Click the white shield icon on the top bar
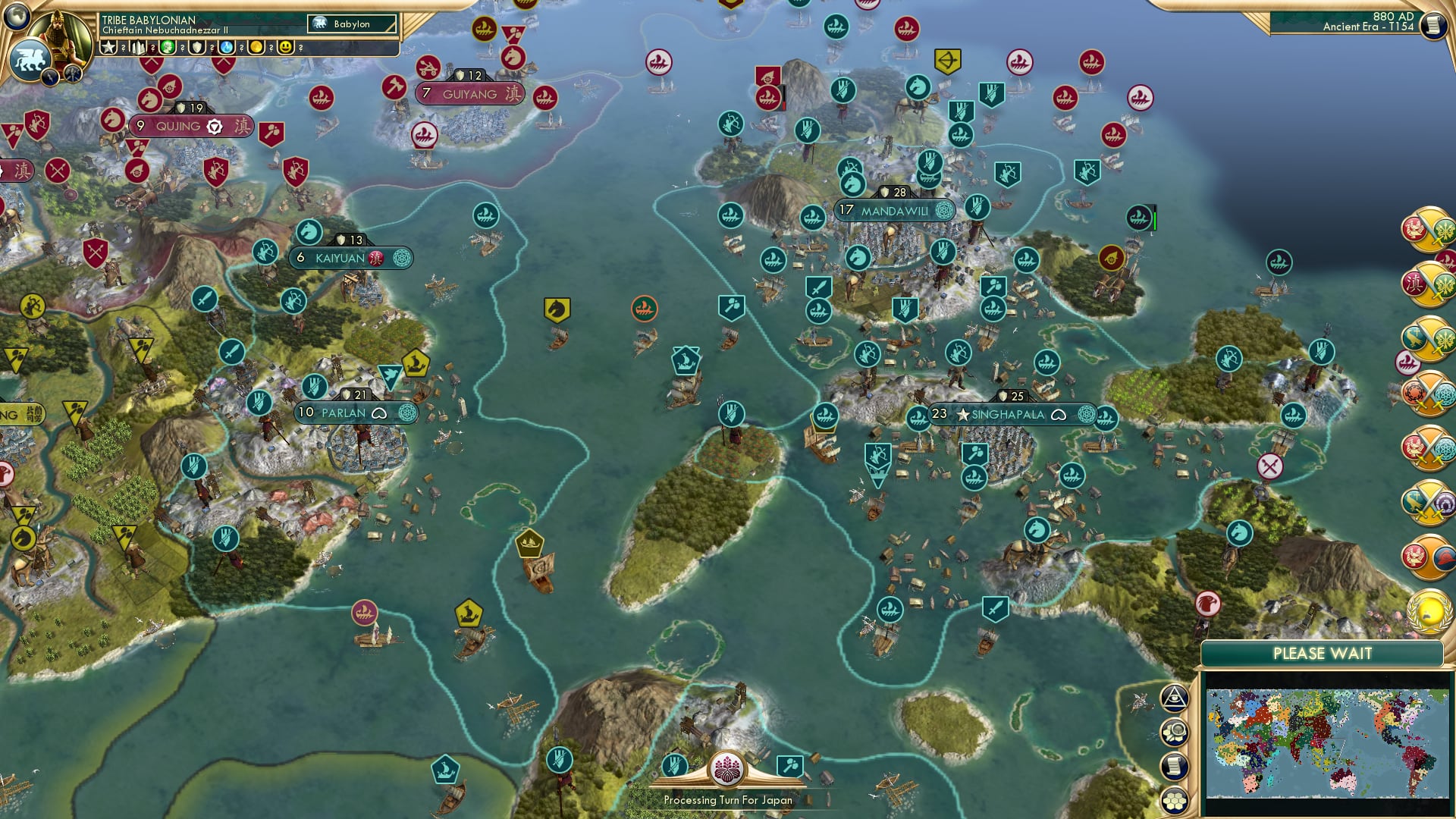 [197, 47]
